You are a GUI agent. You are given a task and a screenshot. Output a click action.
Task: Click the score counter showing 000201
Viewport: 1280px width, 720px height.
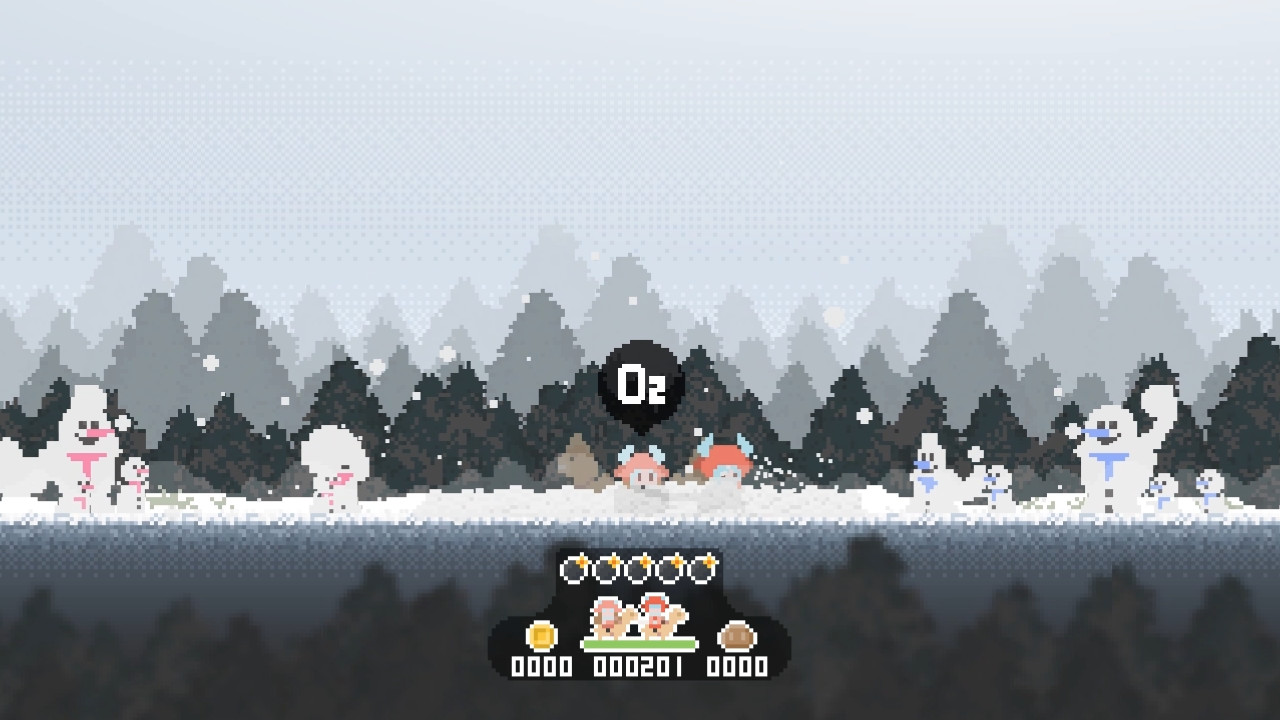(640, 665)
